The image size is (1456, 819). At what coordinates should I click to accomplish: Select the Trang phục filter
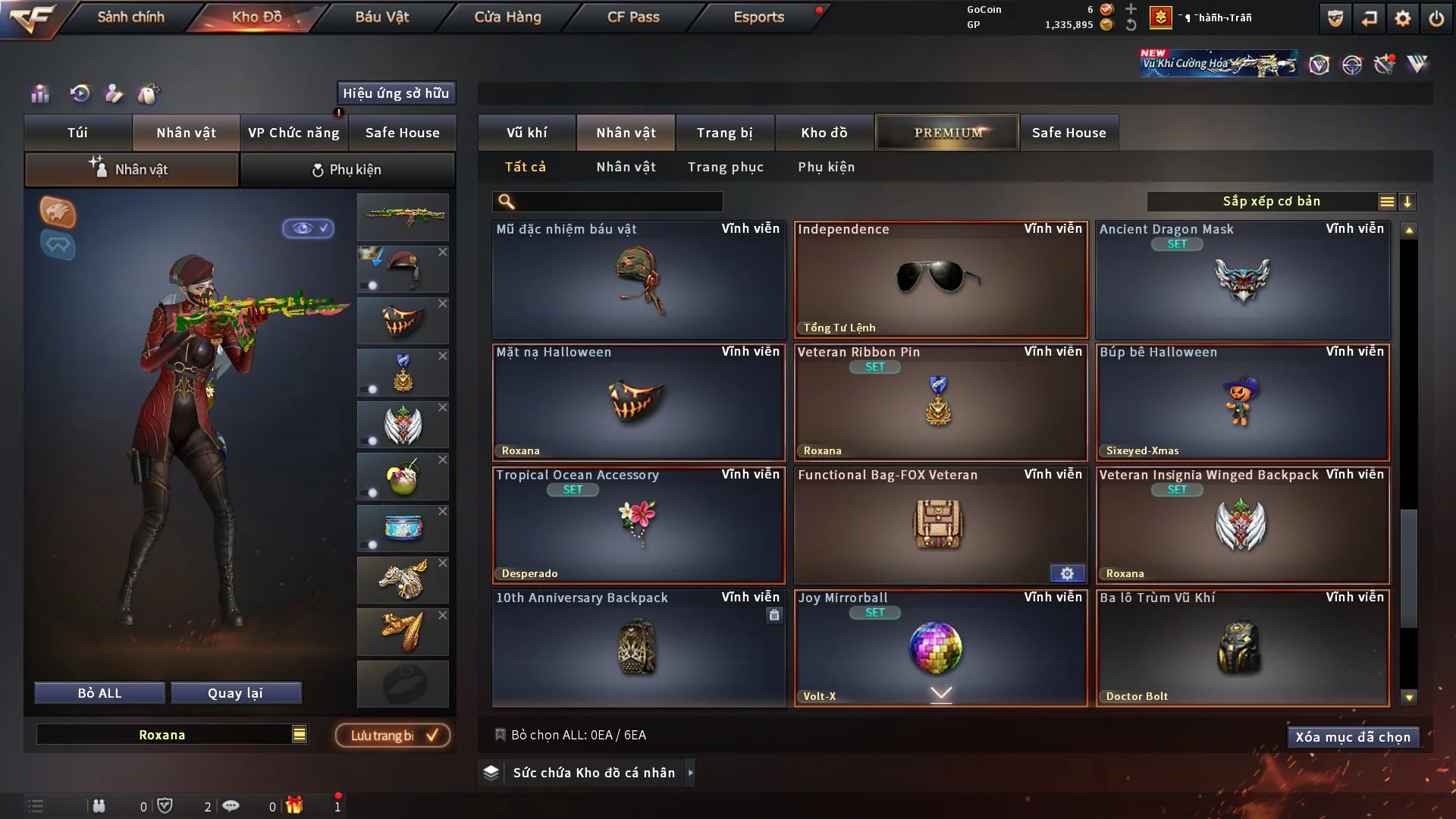pyautogui.click(x=725, y=167)
